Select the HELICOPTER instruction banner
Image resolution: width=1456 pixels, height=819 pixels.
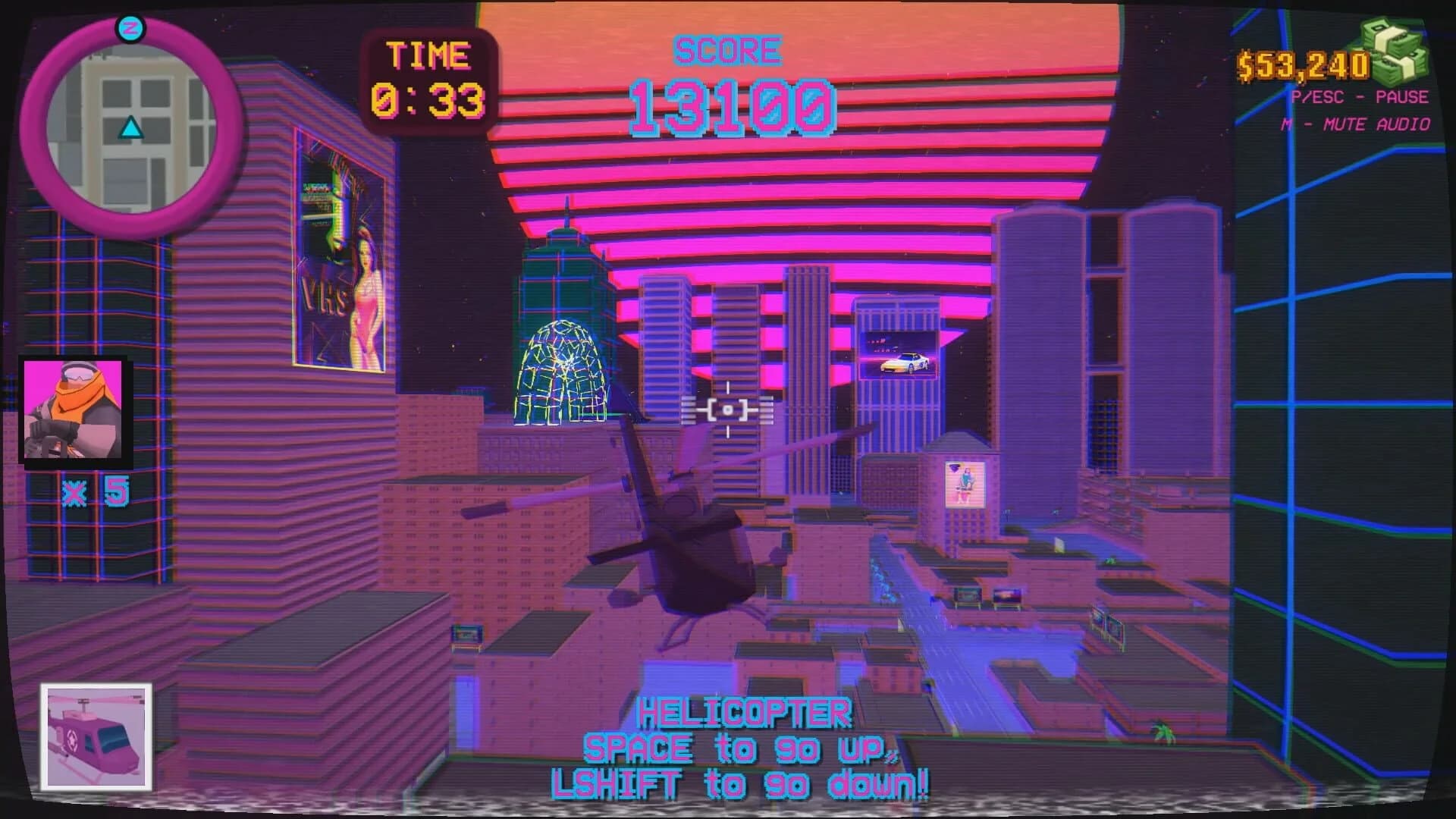[745, 713]
